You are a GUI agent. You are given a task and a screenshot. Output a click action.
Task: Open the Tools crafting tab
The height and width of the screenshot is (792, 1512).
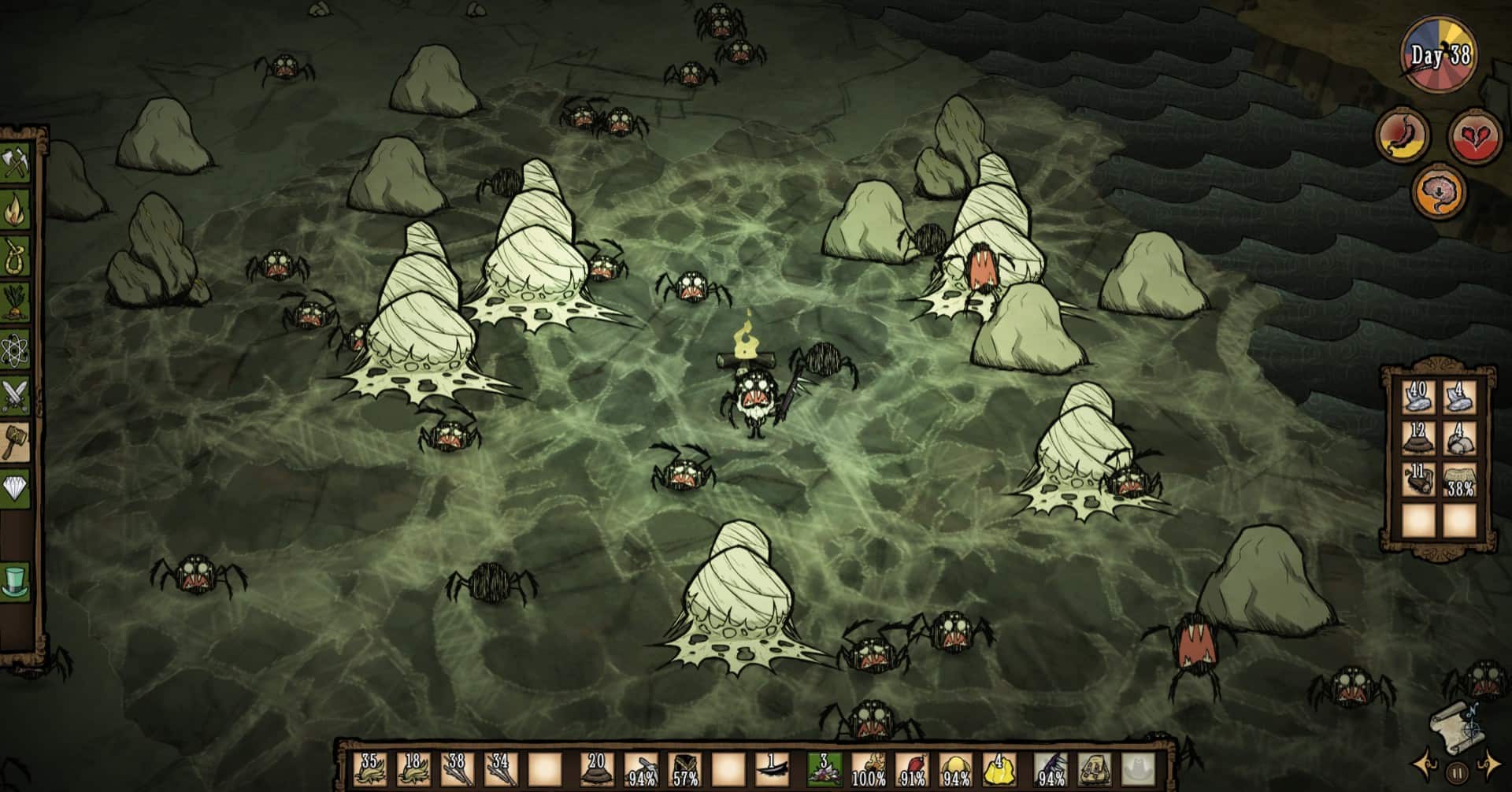pyautogui.click(x=17, y=166)
